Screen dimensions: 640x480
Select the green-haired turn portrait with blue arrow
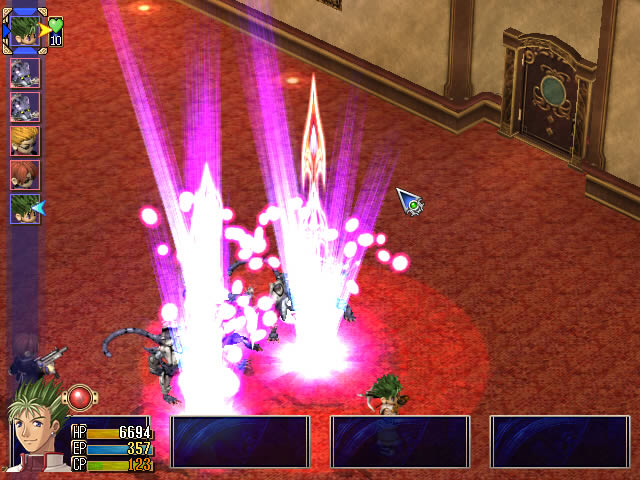(x=24, y=208)
